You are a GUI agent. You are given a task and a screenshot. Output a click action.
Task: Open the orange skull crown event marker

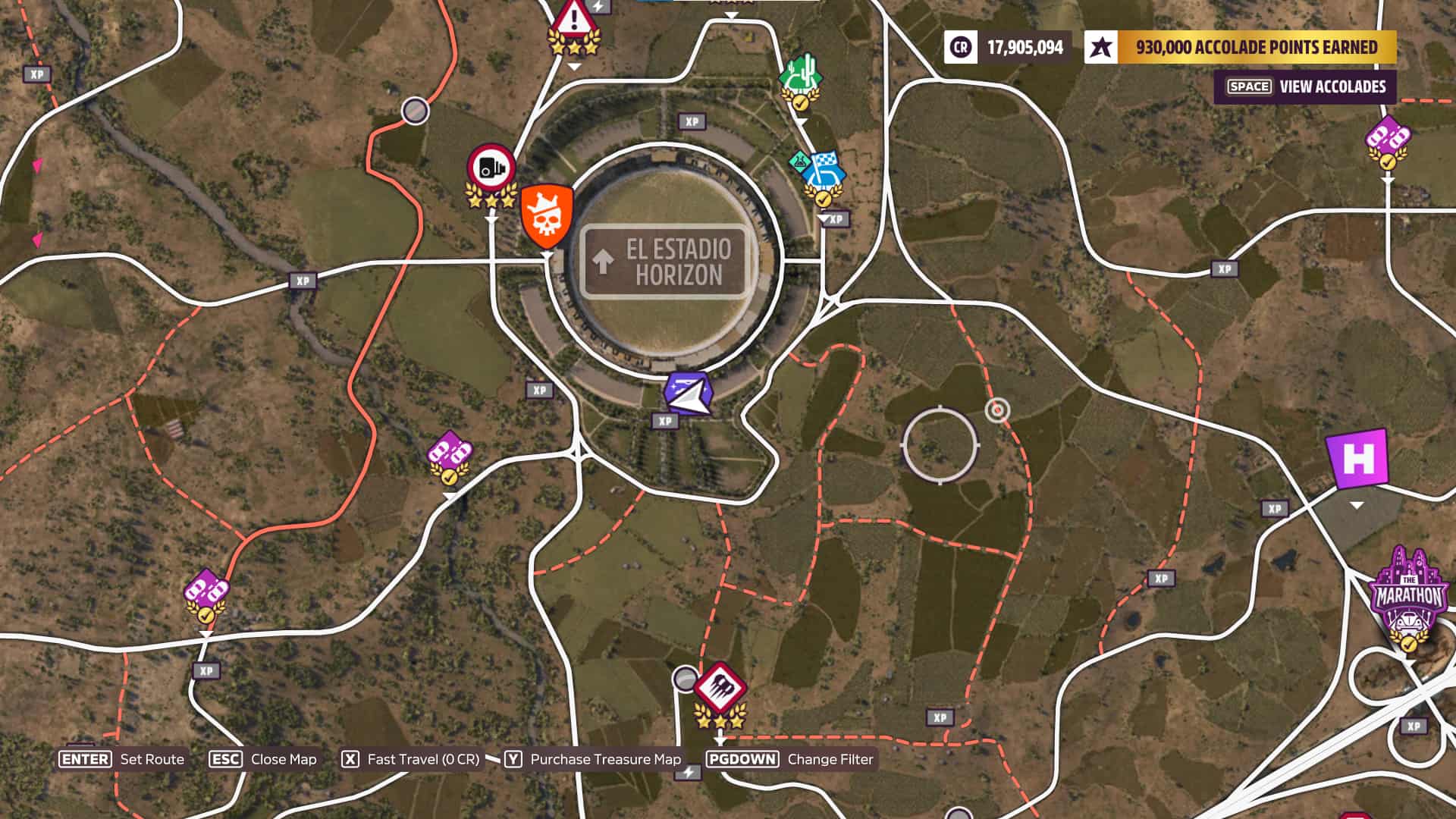(546, 215)
